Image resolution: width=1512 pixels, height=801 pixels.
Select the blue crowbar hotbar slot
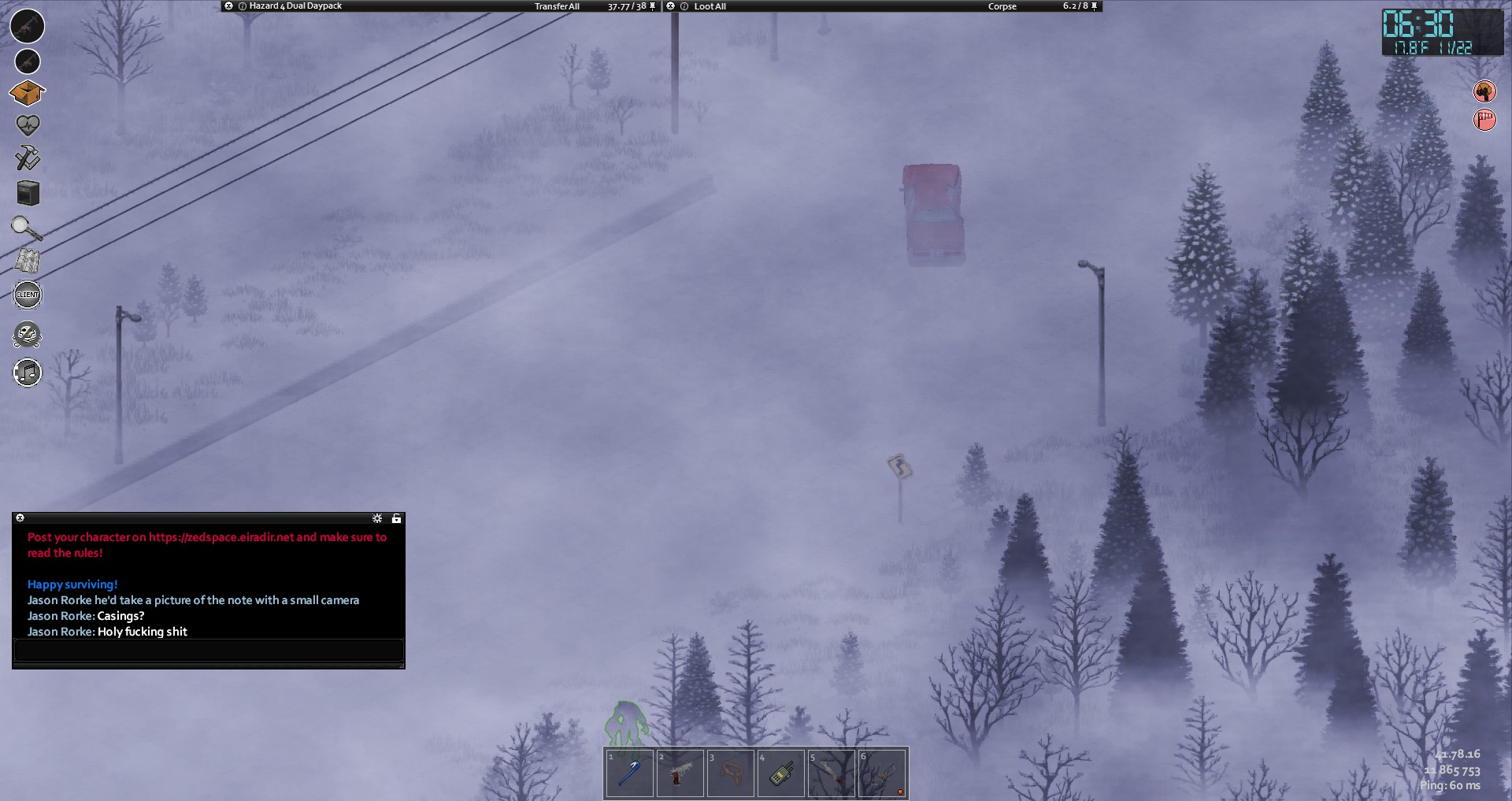pyautogui.click(x=629, y=773)
